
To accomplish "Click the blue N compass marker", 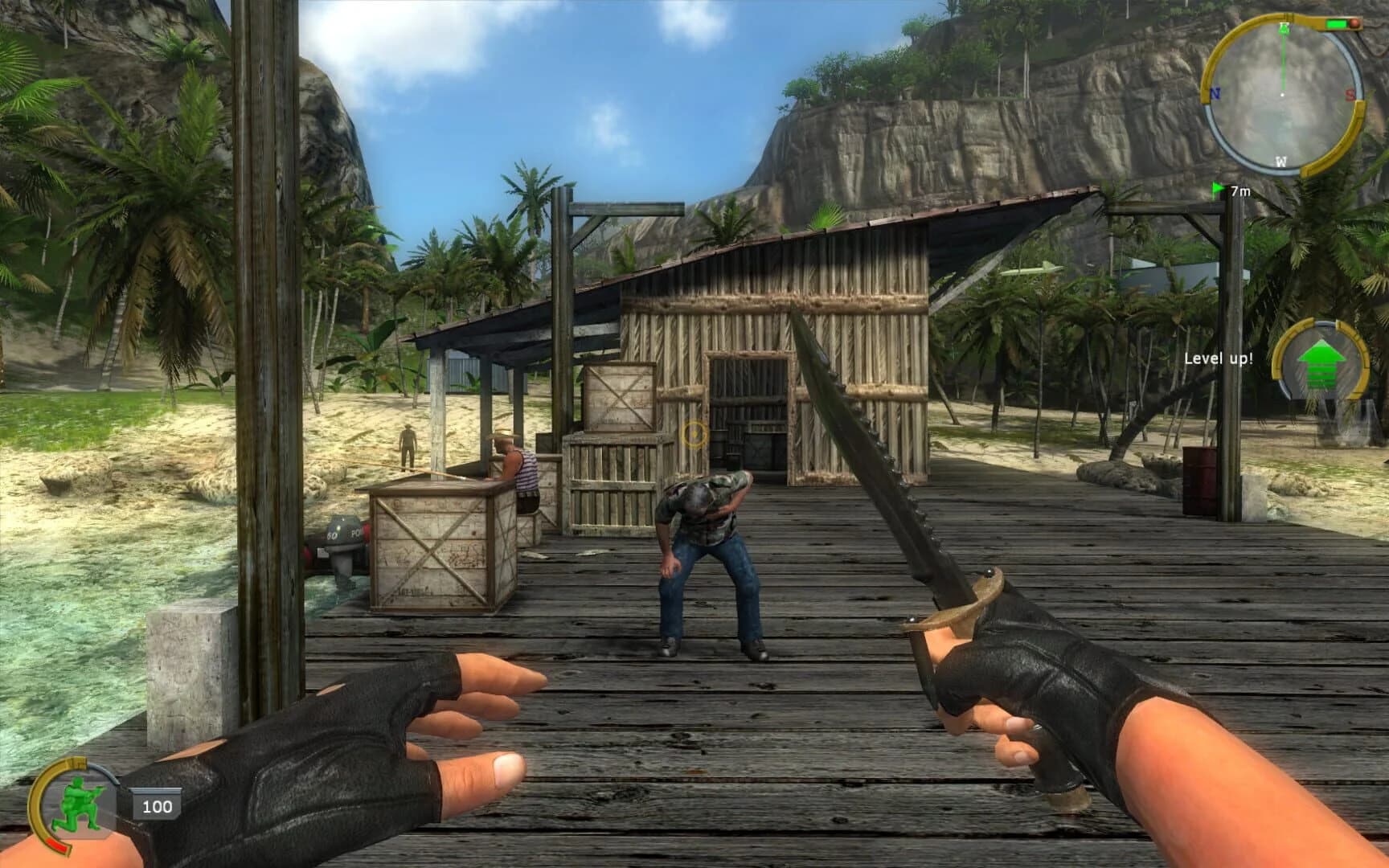I will [1215, 94].
